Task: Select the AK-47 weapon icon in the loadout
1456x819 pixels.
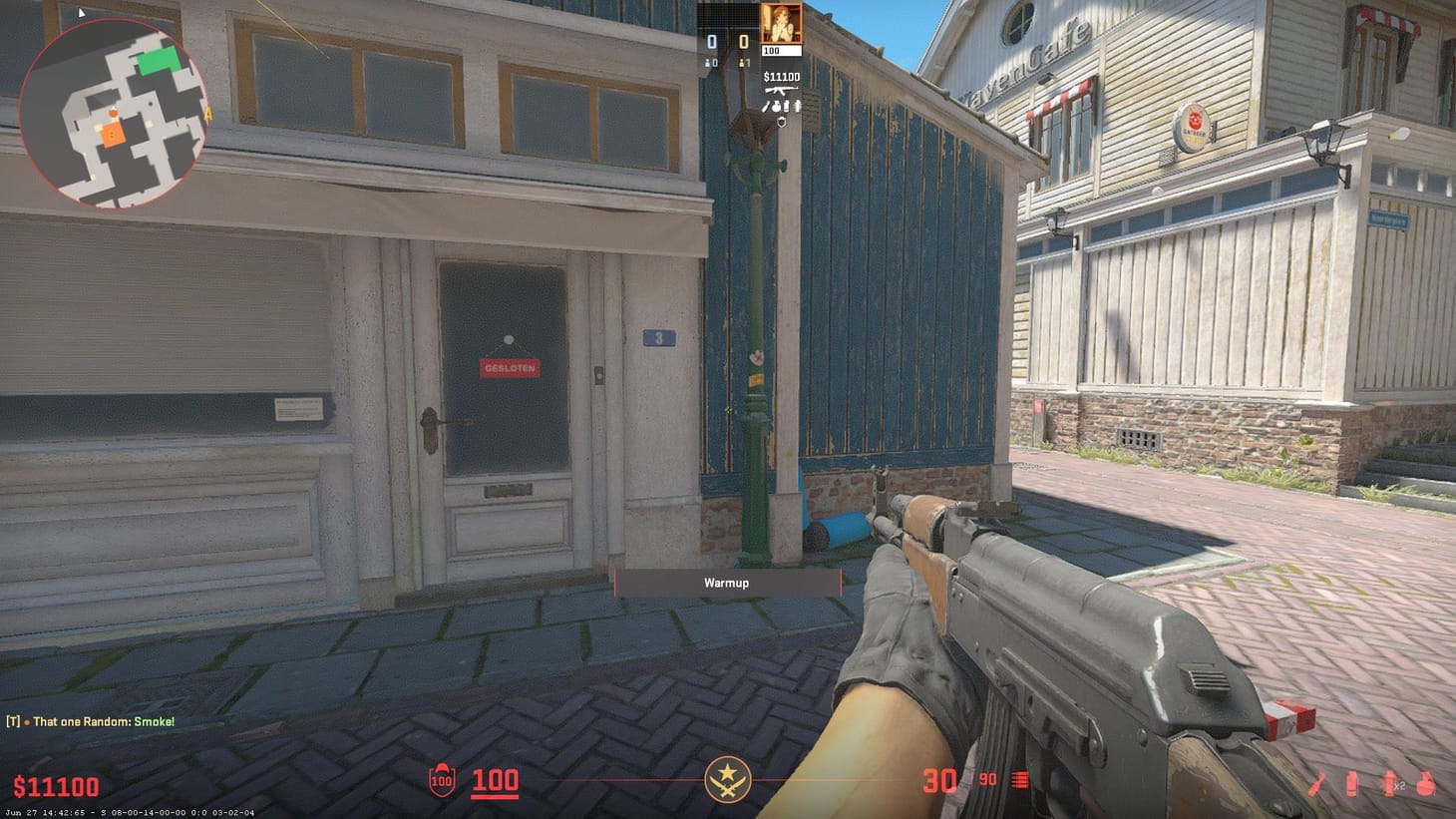Action: [784, 88]
